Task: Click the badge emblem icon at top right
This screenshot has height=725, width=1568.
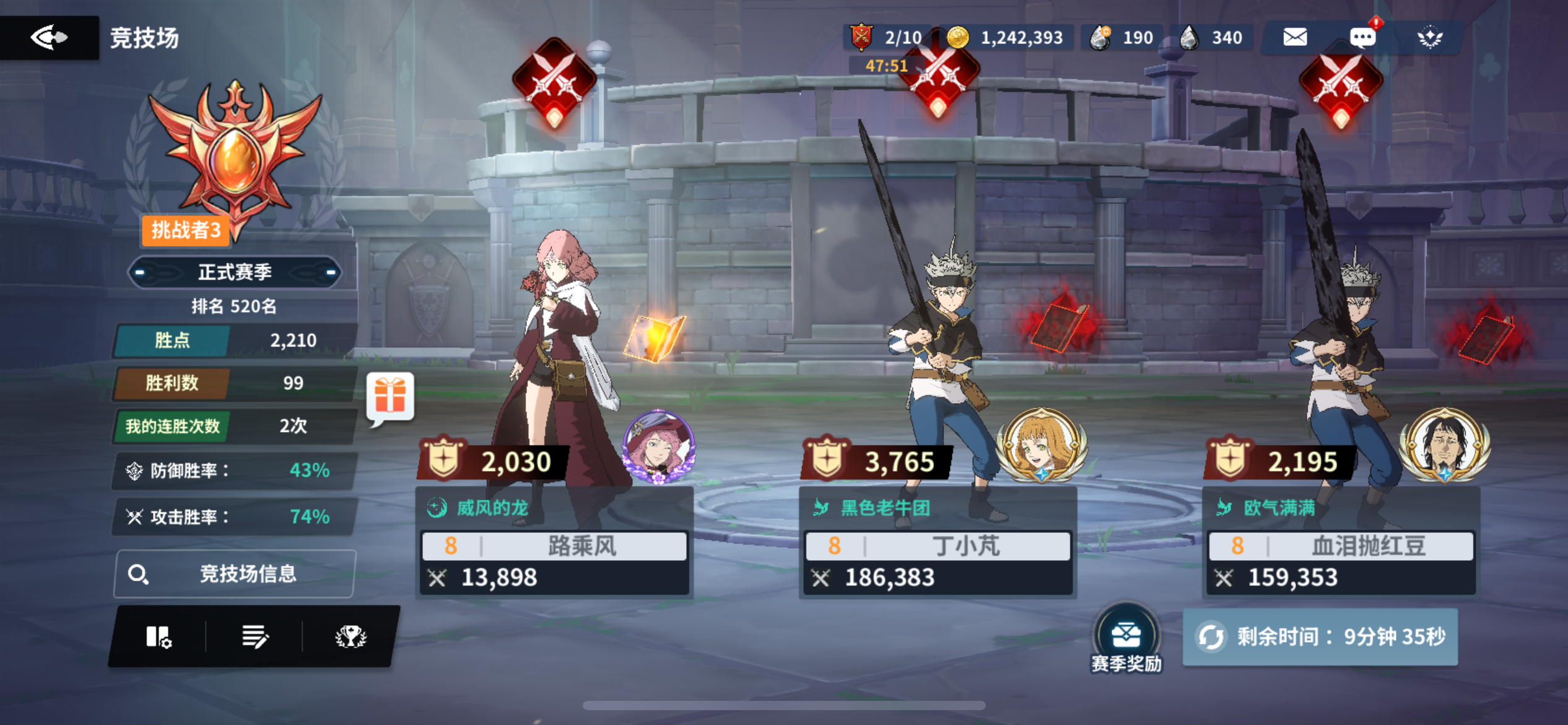Action: point(1431,37)
